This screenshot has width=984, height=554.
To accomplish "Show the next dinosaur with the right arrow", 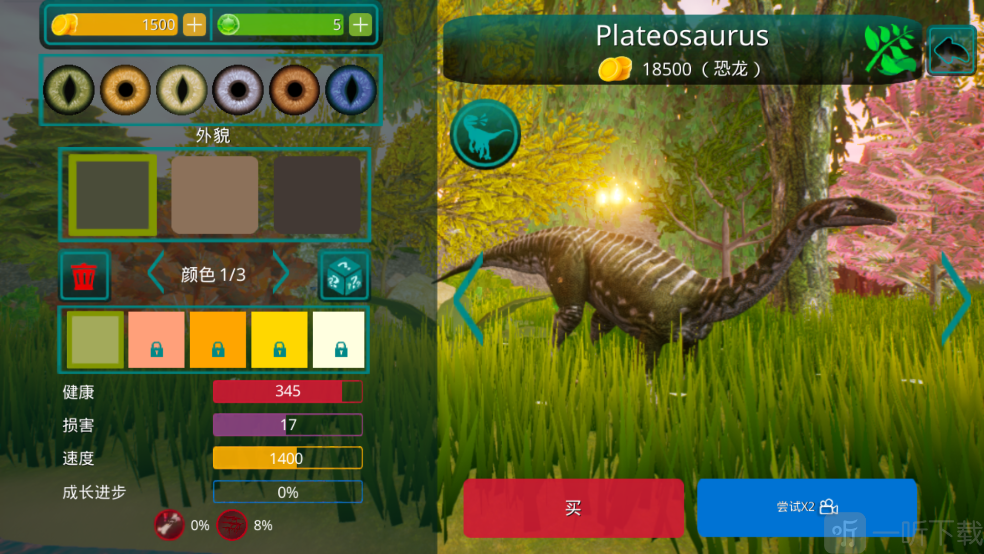I will 956,299.
